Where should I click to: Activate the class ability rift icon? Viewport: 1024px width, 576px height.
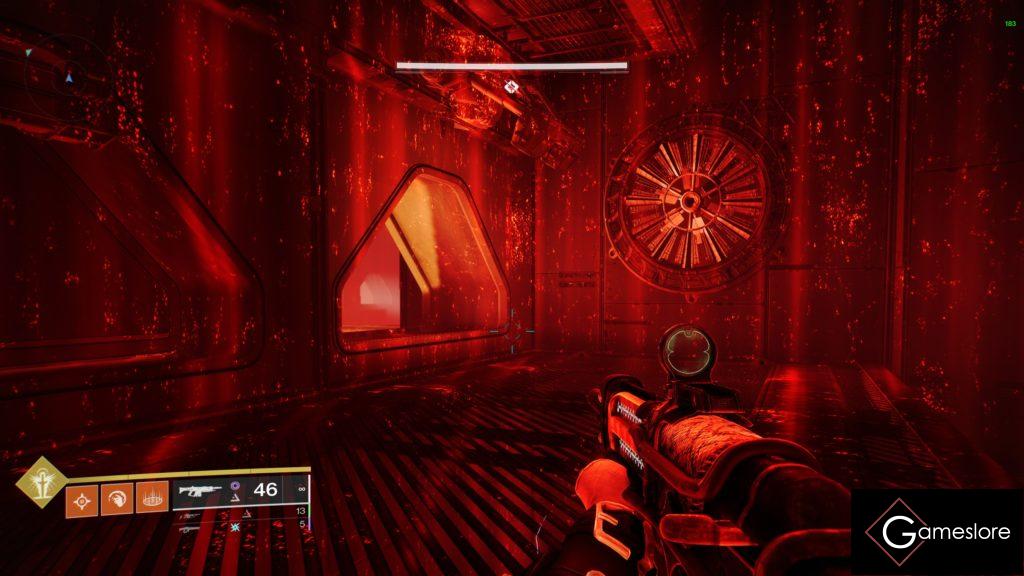pyautogui.click(x=152, y=497)
